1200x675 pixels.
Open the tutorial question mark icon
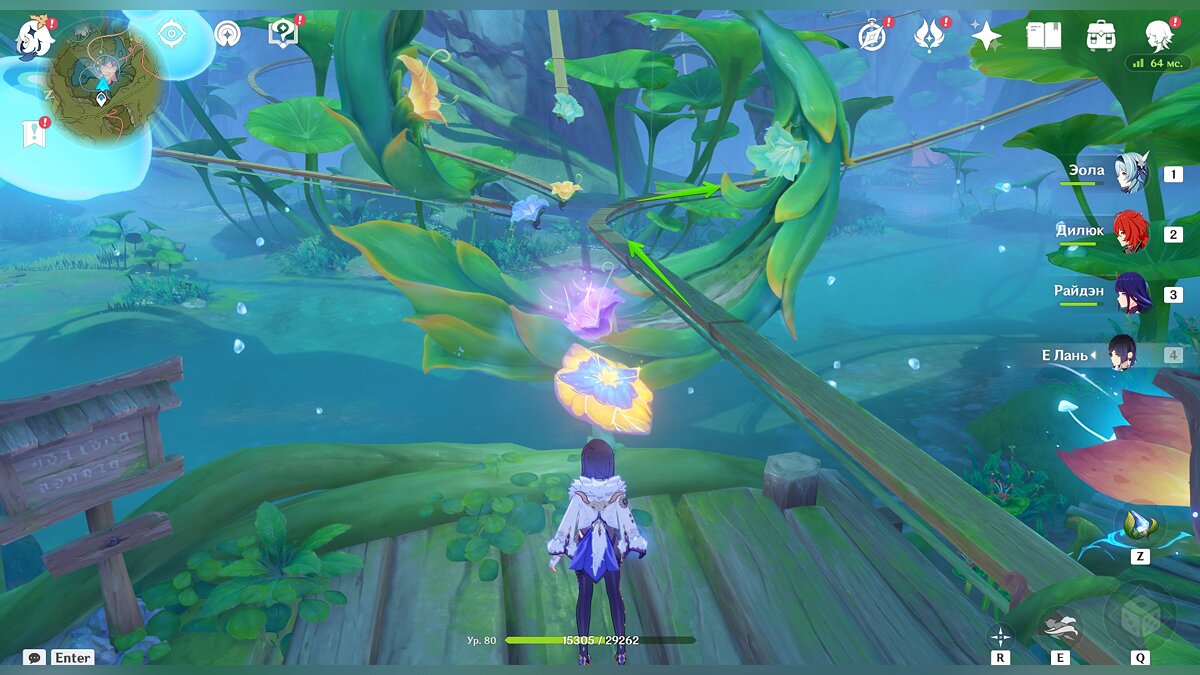click(283, 35)
